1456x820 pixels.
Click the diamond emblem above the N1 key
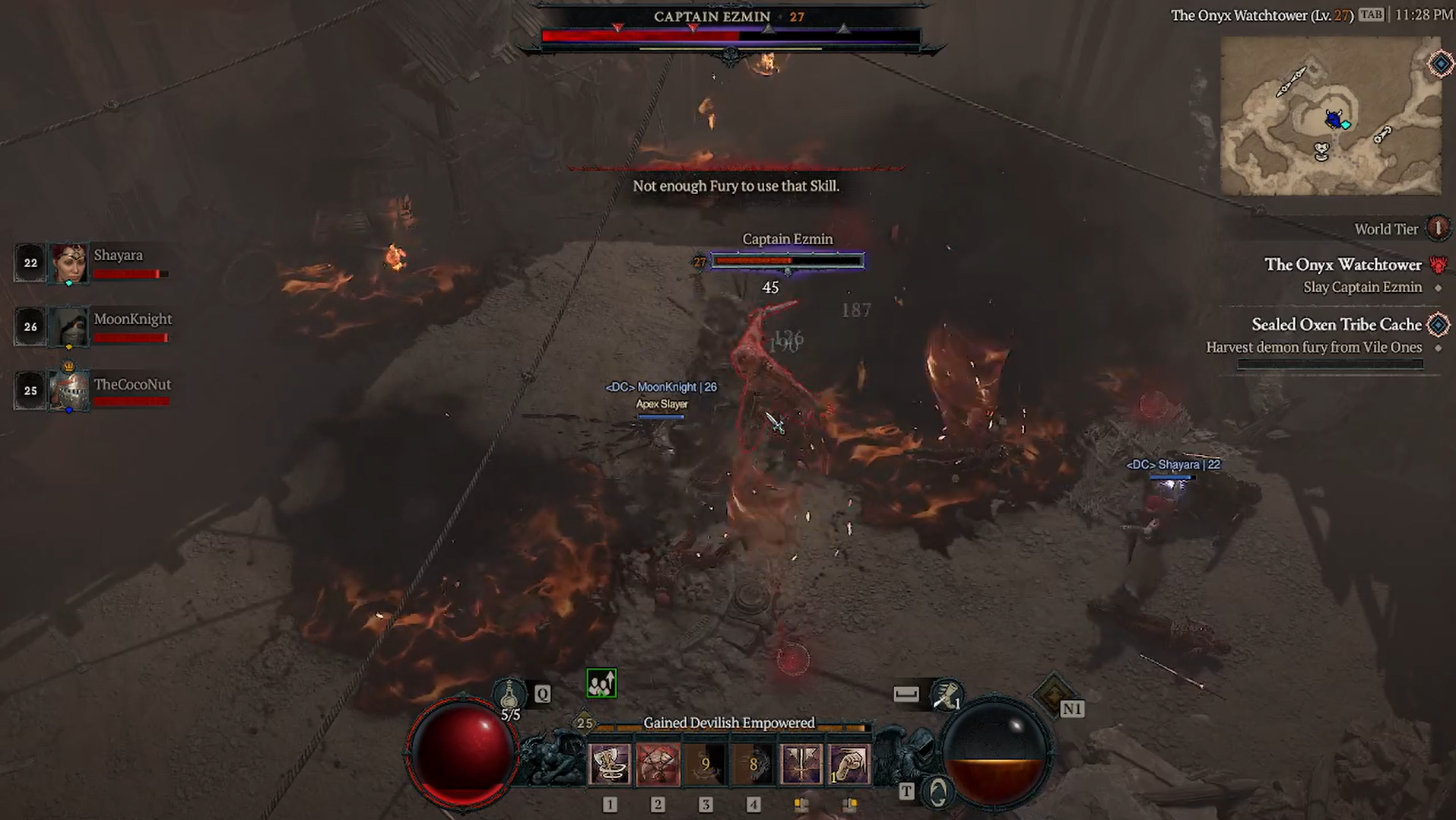[1054, 692]
